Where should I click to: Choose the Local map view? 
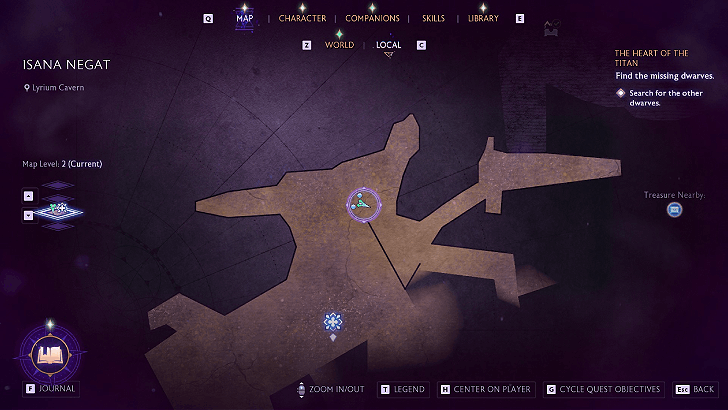click(x=388, y=45)
